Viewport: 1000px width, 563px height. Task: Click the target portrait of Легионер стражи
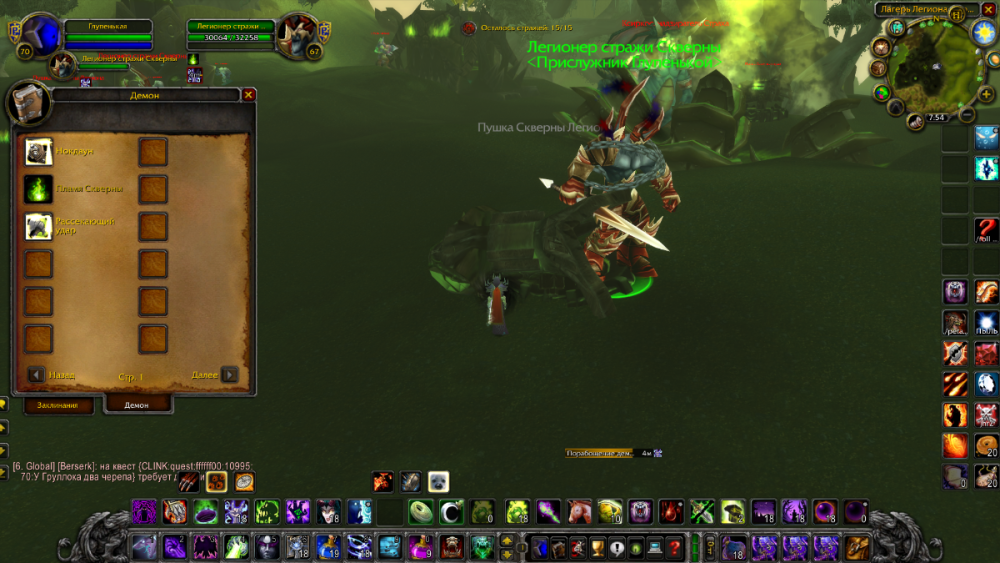coord(296,36)
